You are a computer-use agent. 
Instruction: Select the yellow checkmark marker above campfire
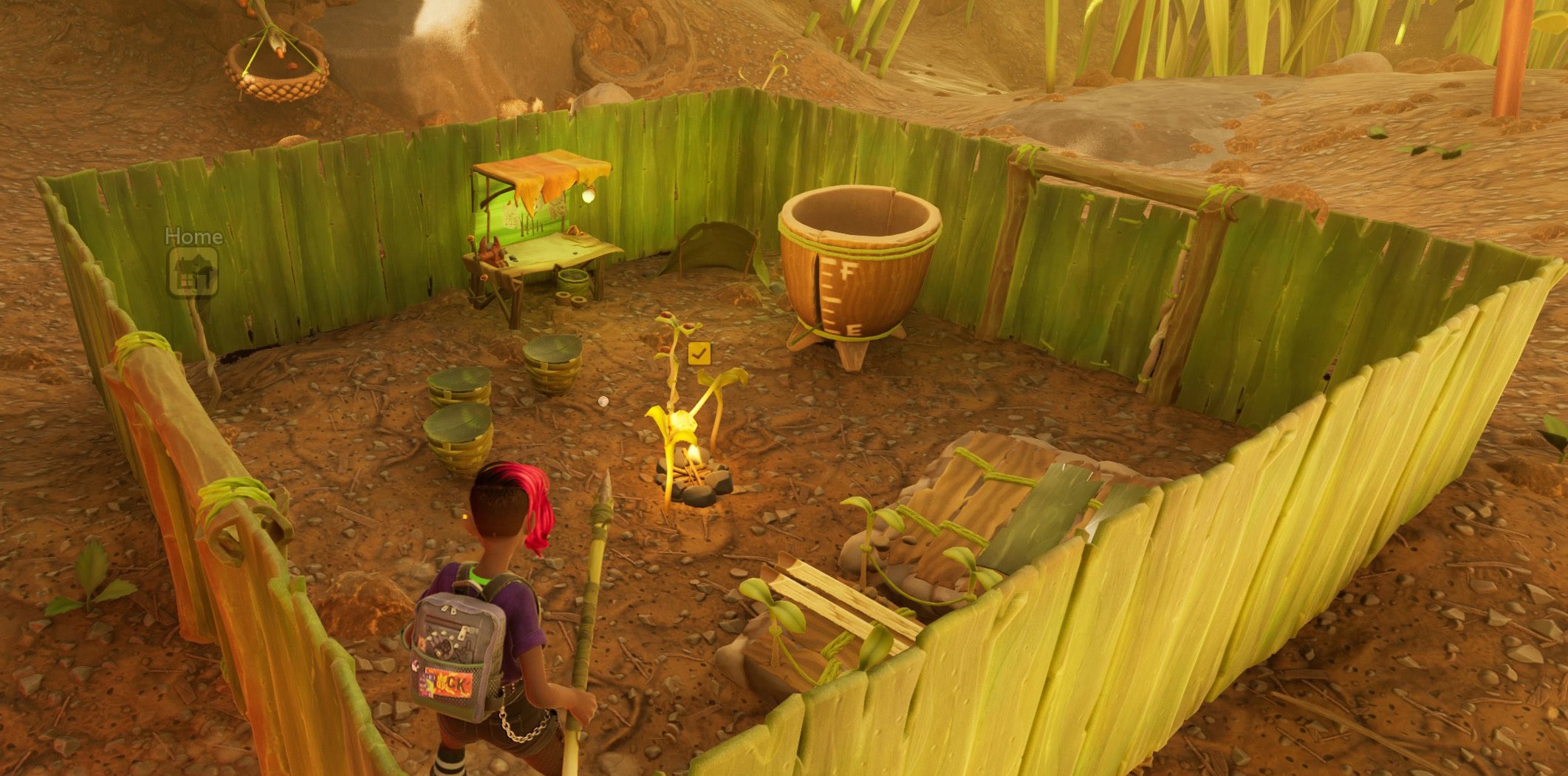pos(699,353)
